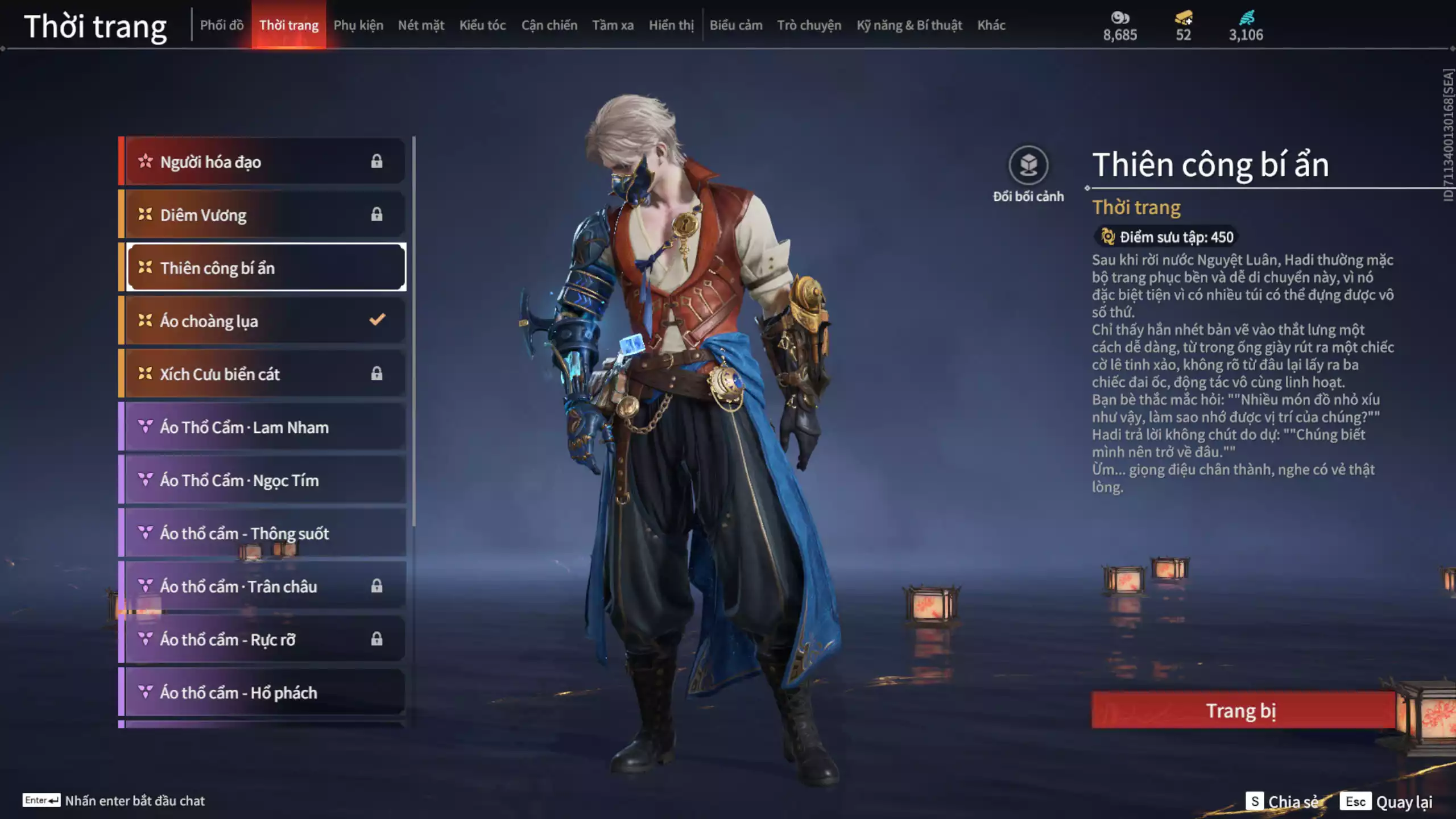Open the Cận chiến category
This screenshot has height=819, width=1456.
pos(549,25)
